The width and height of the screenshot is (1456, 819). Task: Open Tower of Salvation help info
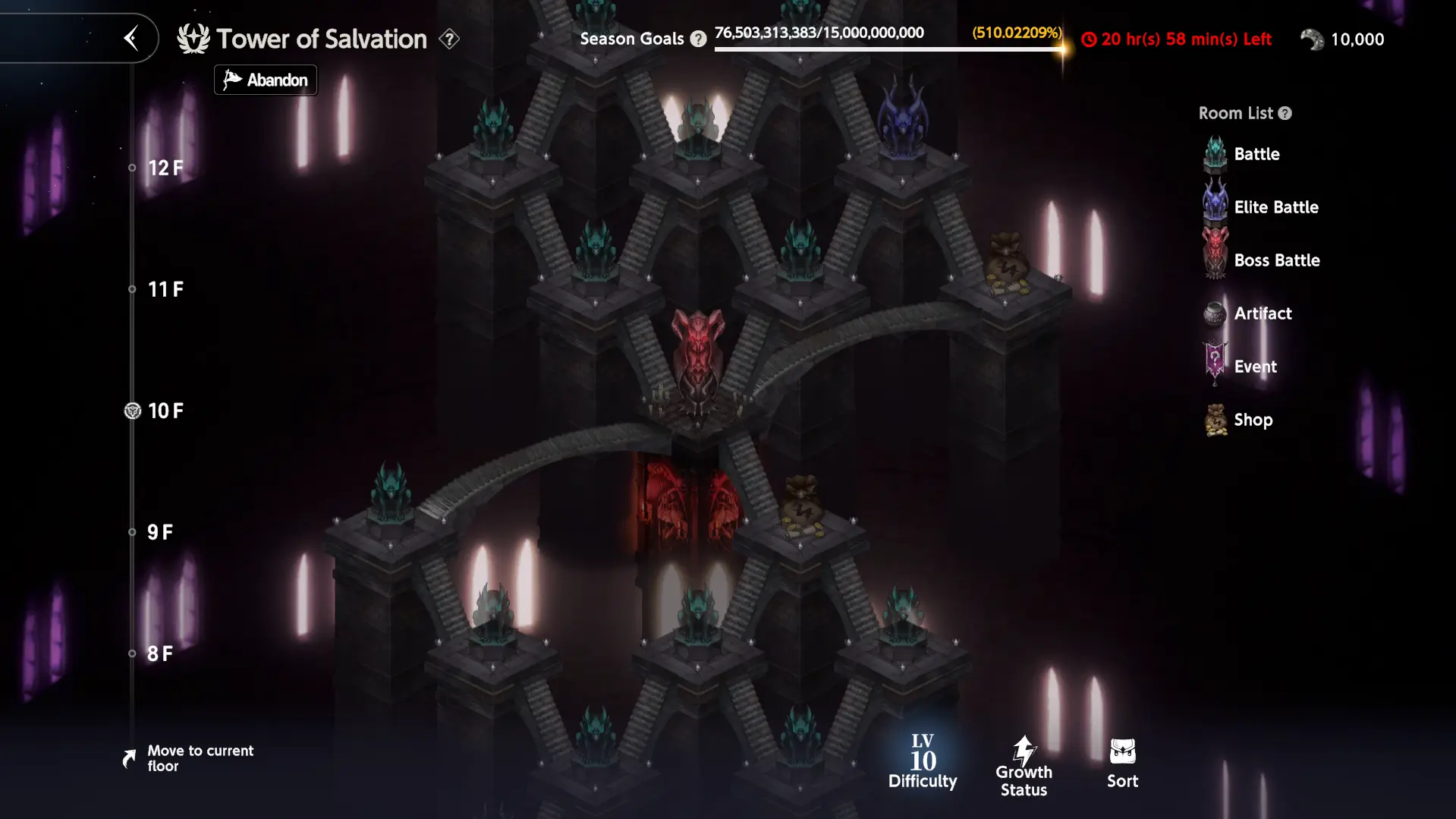pyautogui.click(x=449, y=39)
